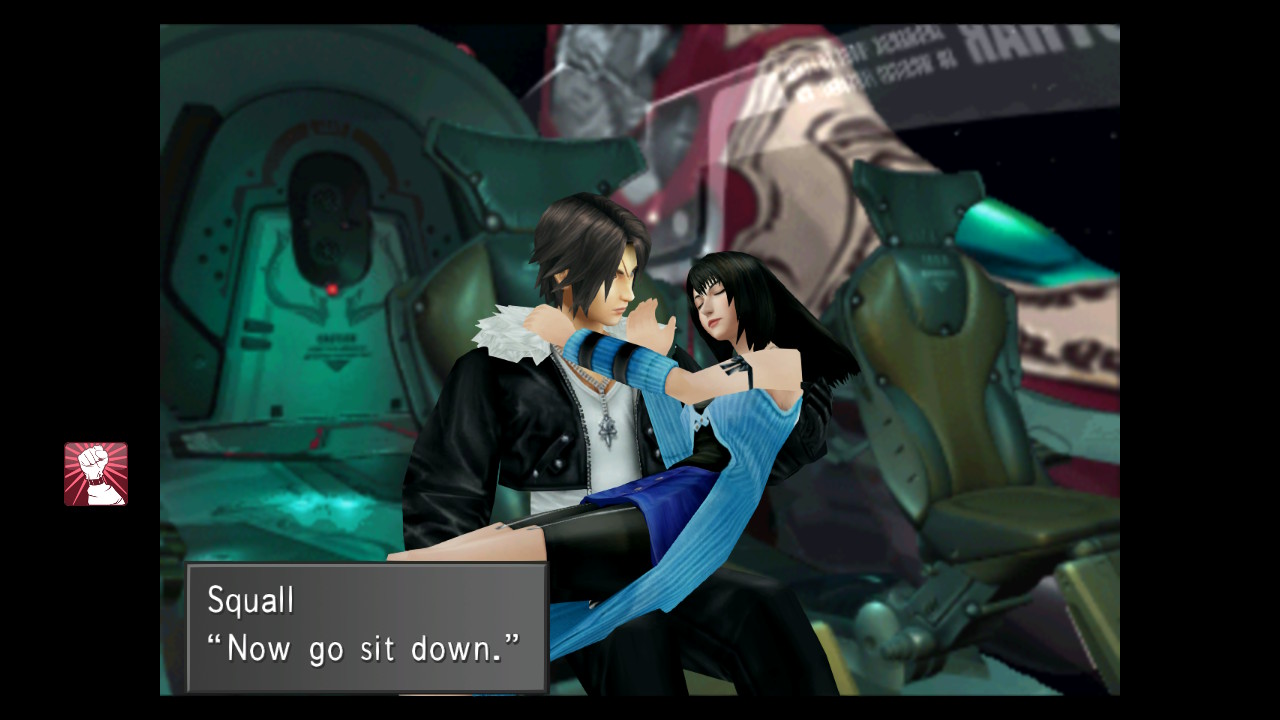
Task: Click the red fist battle assist icon
Action: pyautogui.click(x=96, y=474)
